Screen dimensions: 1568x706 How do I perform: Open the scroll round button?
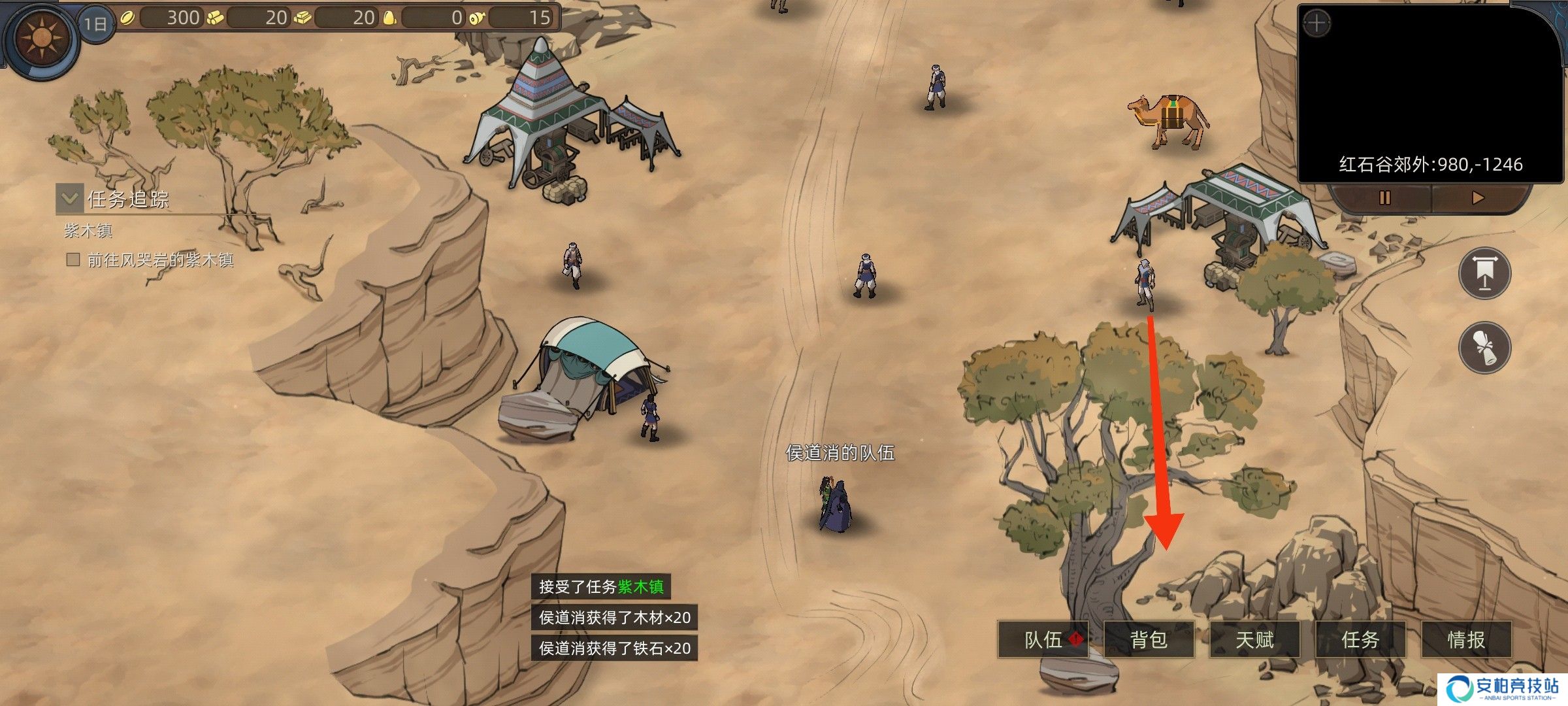(1484, 346)
